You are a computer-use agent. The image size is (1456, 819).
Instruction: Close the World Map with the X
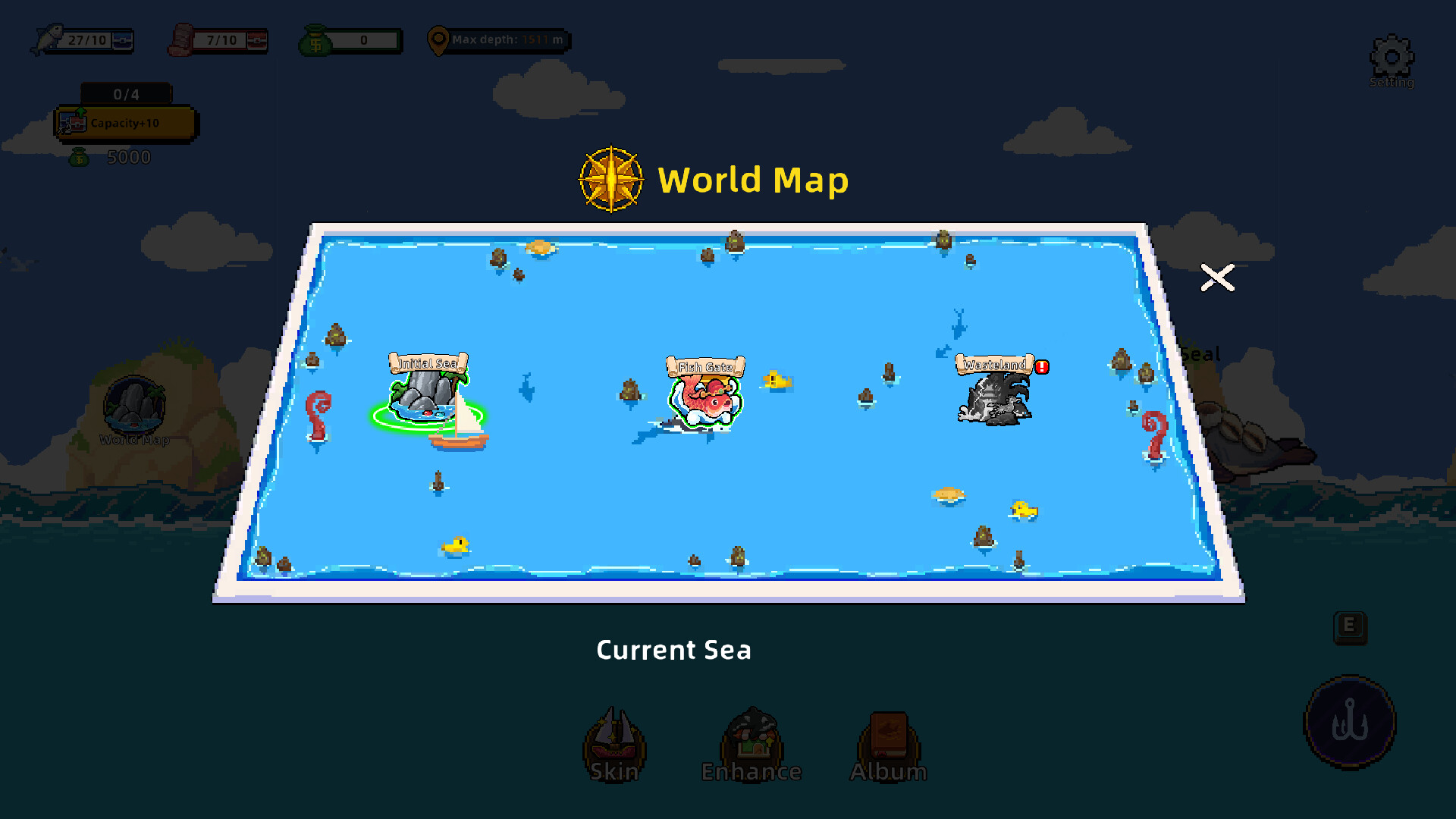(1218, 278)
